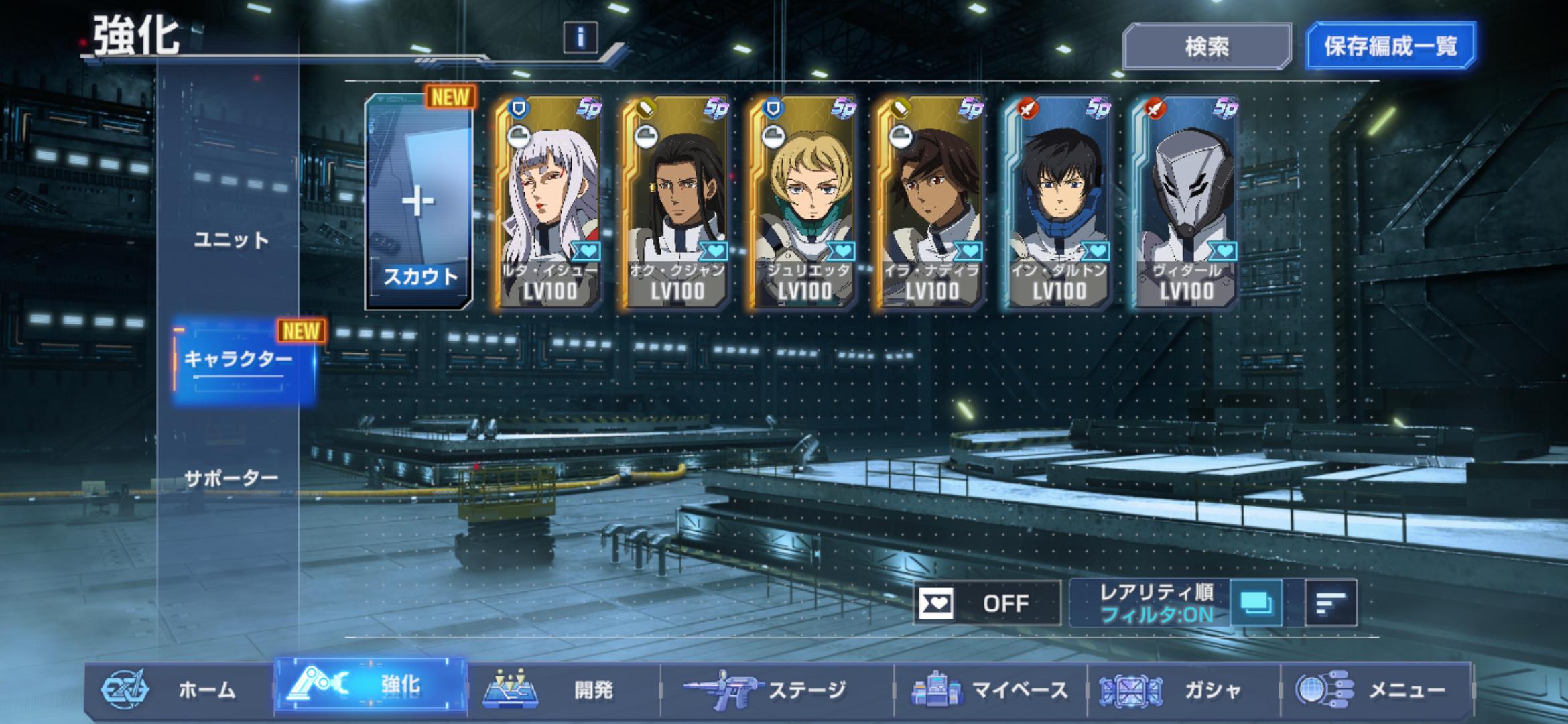1568x724 pixels.
Task: Toggle the sort order bars icon
Action: (x=1331, y=603)
